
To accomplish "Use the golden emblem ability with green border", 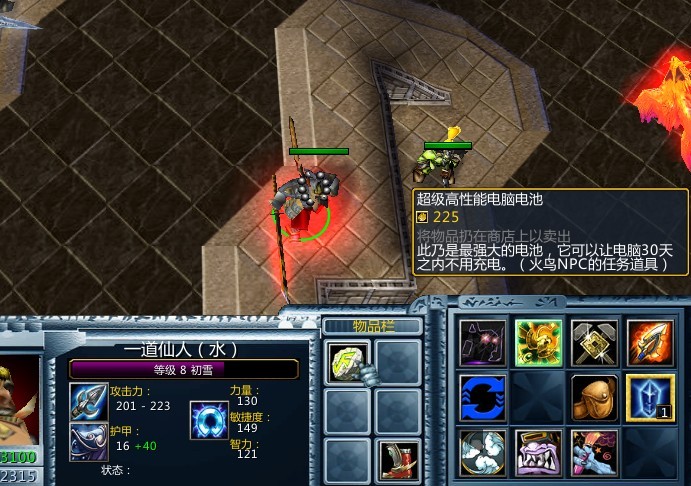I will point(538,342).
